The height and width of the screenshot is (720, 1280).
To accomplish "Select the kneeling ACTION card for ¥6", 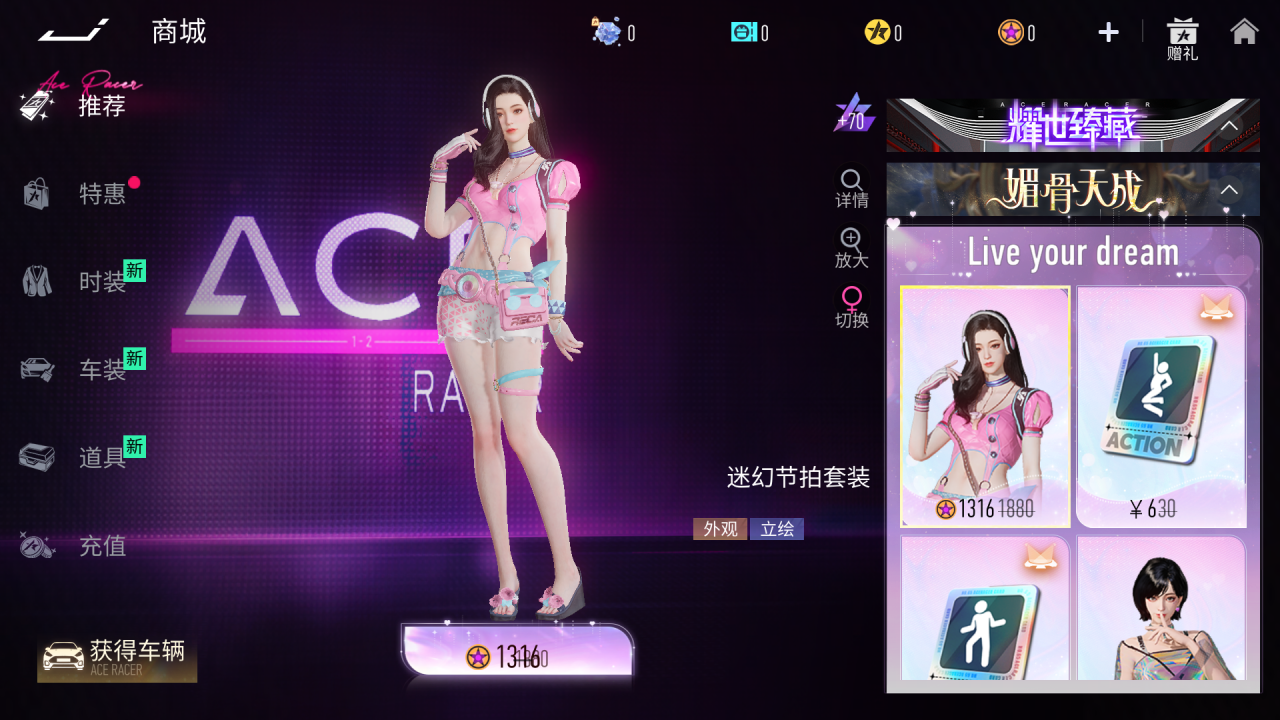I will [x=1161, y=407].
